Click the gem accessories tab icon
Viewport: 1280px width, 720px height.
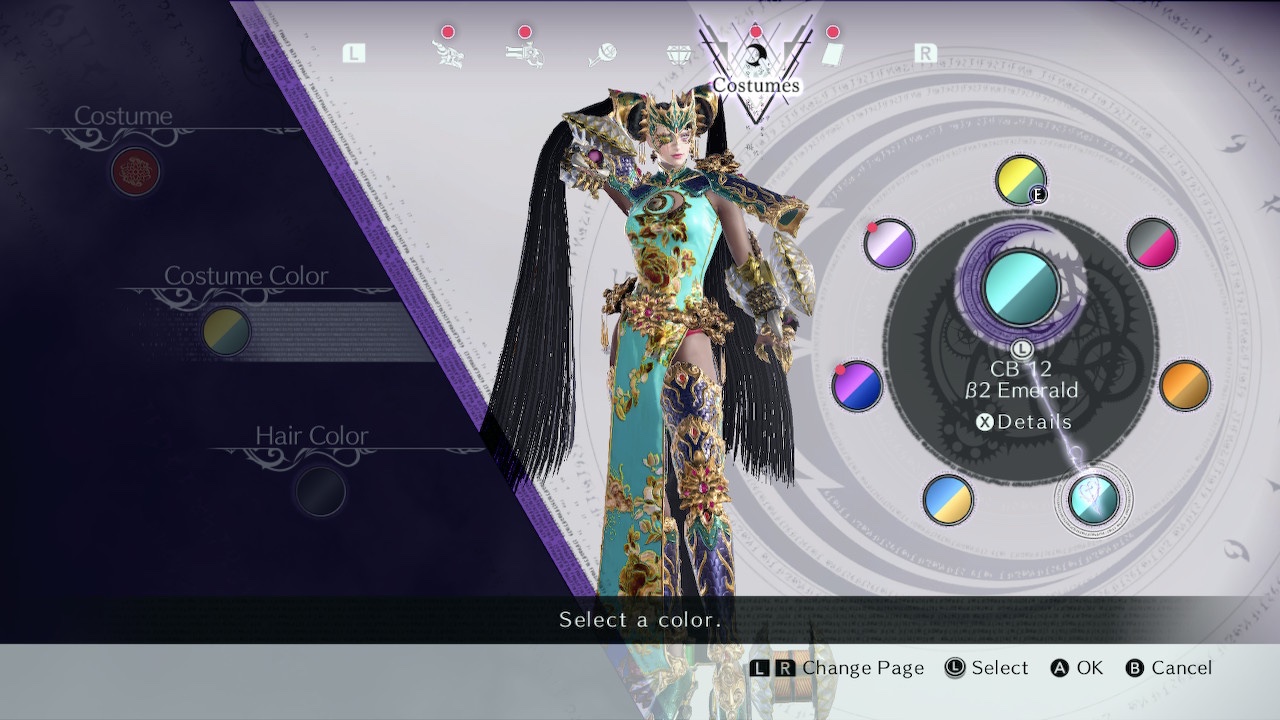pos(678,55)
